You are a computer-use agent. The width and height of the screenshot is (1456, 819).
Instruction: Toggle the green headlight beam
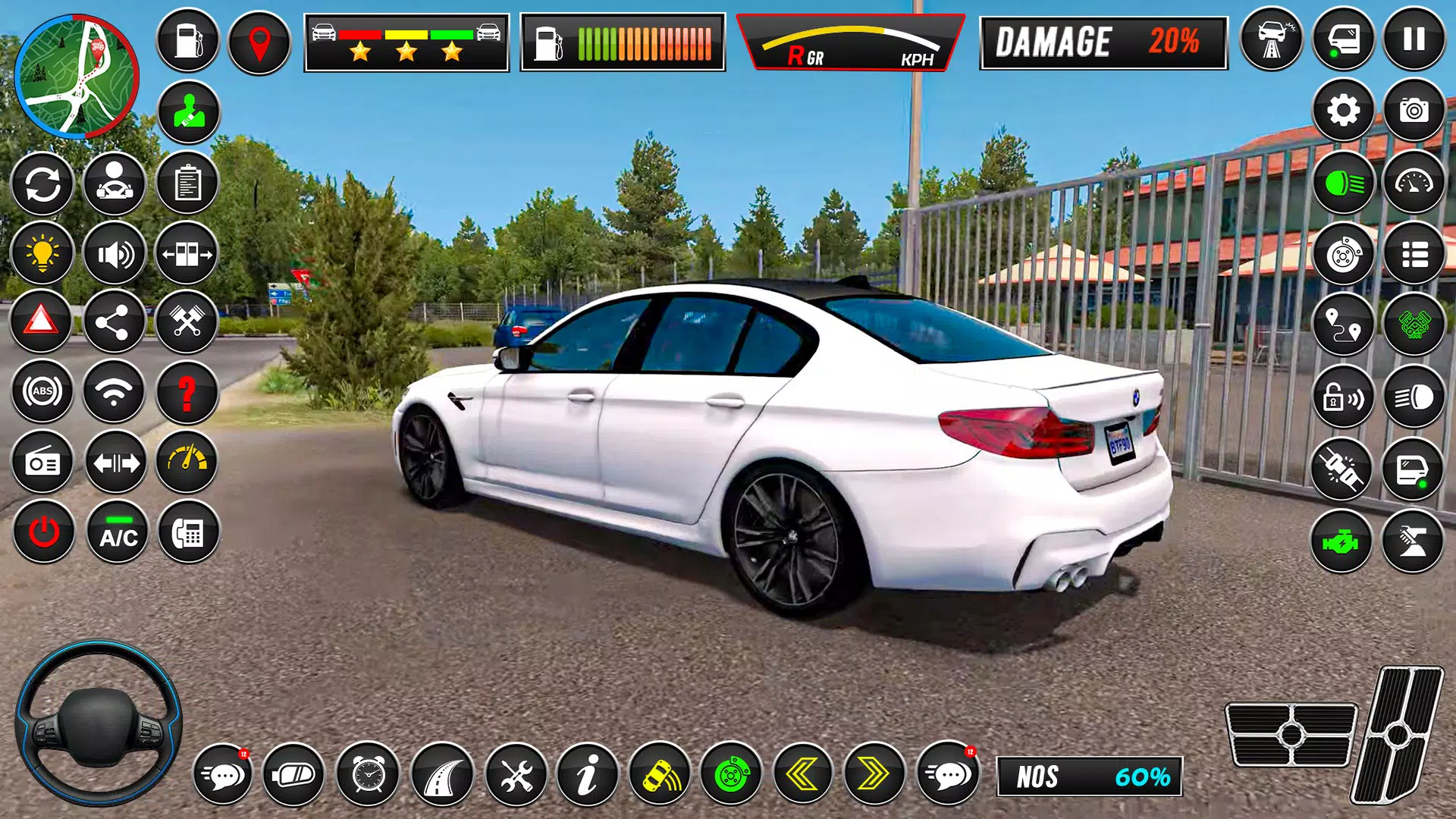pos(1345,184)
